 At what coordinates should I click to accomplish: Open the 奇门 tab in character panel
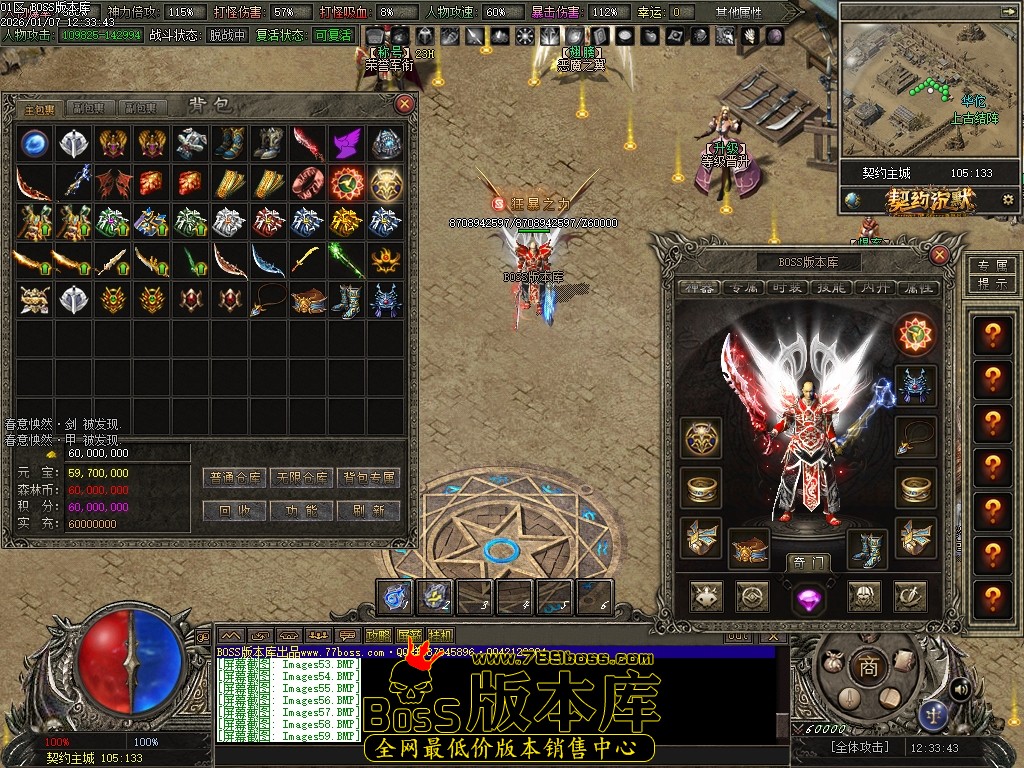[807, 563]
